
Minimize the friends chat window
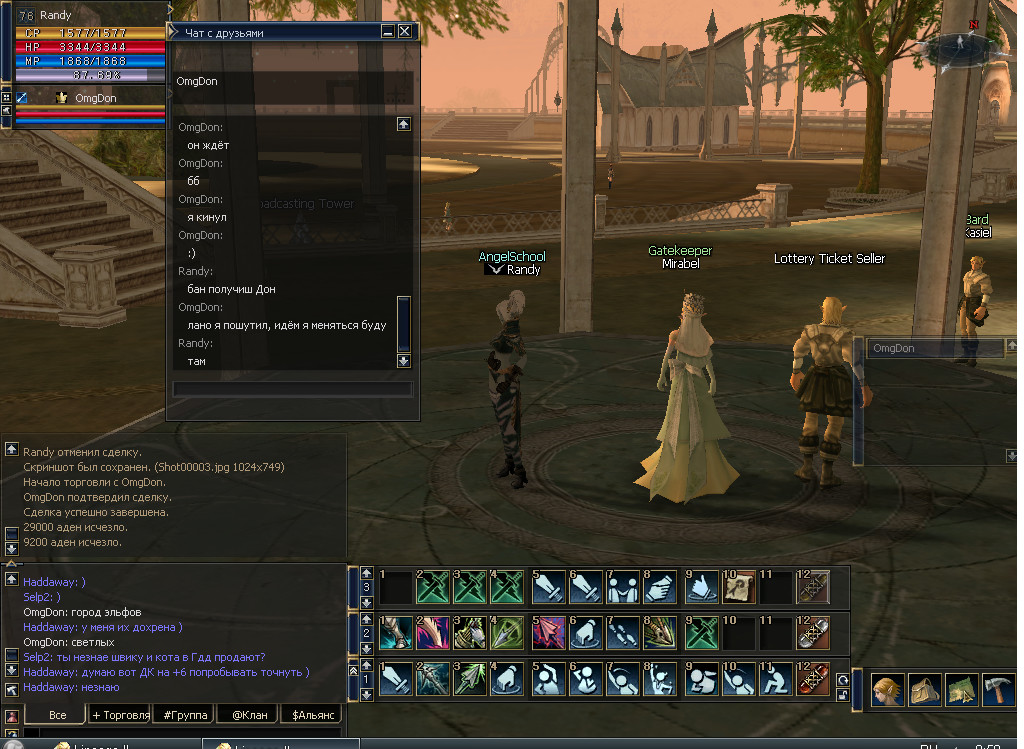point(388,32)
